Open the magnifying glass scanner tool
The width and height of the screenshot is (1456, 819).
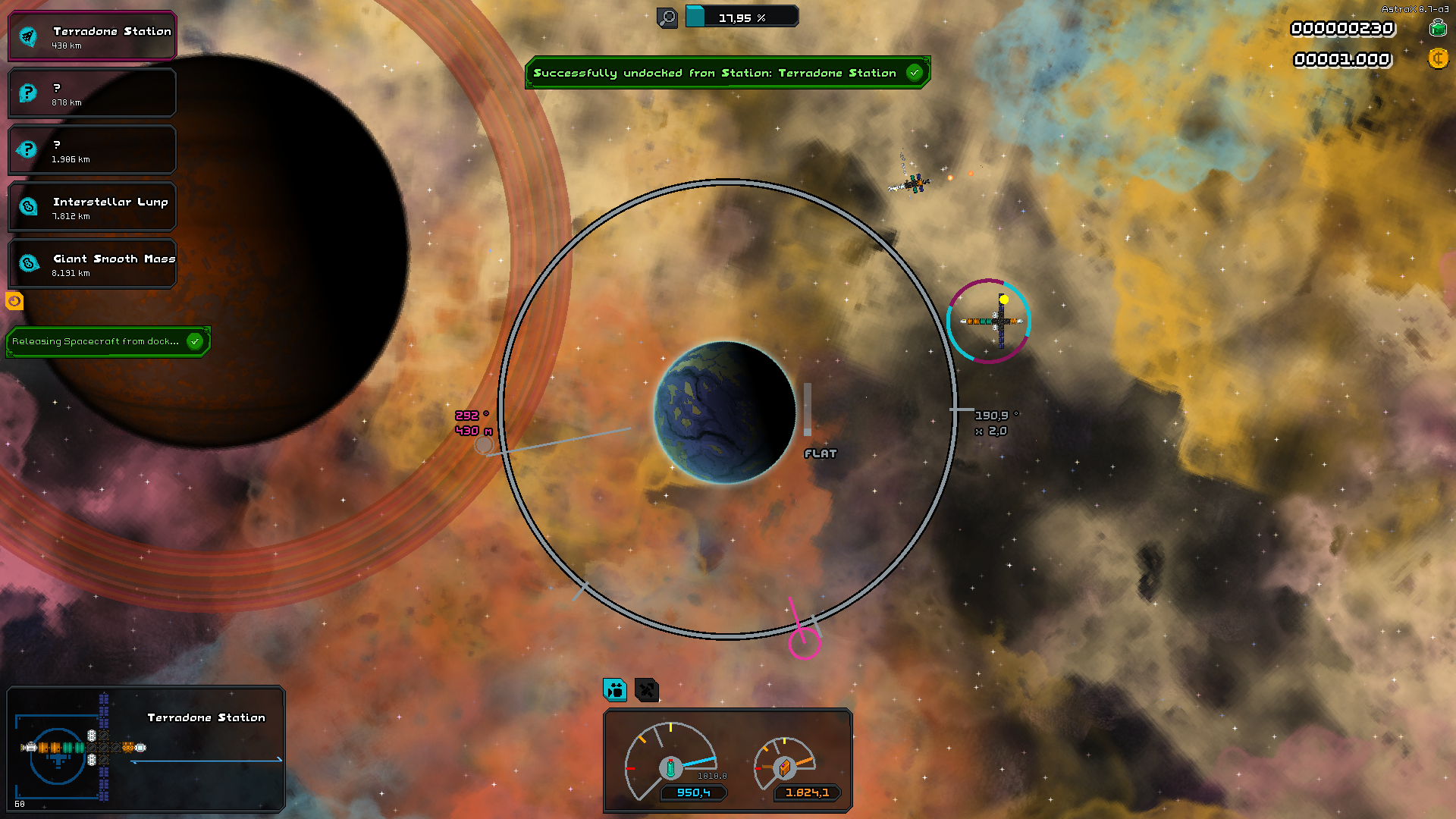click(x=667, y=17)
